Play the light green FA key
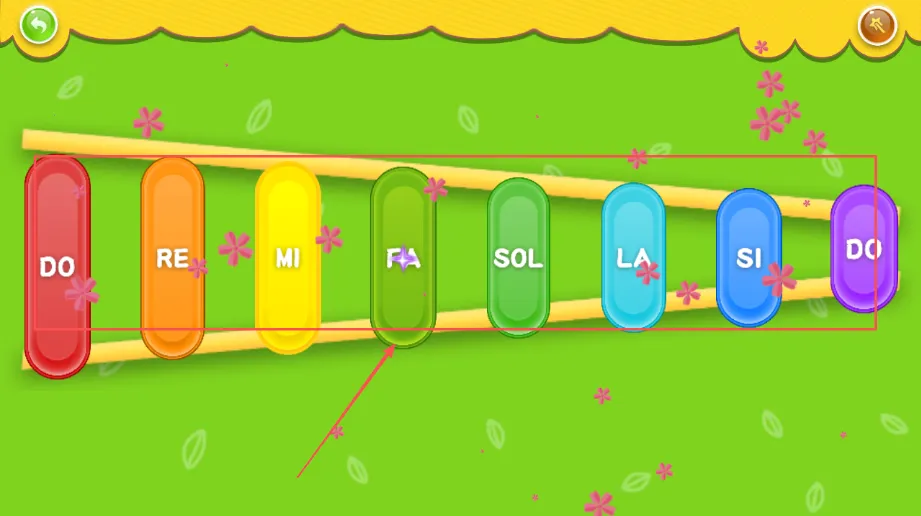Viewport: 921px width, 516px height. (x=403, y=258)
